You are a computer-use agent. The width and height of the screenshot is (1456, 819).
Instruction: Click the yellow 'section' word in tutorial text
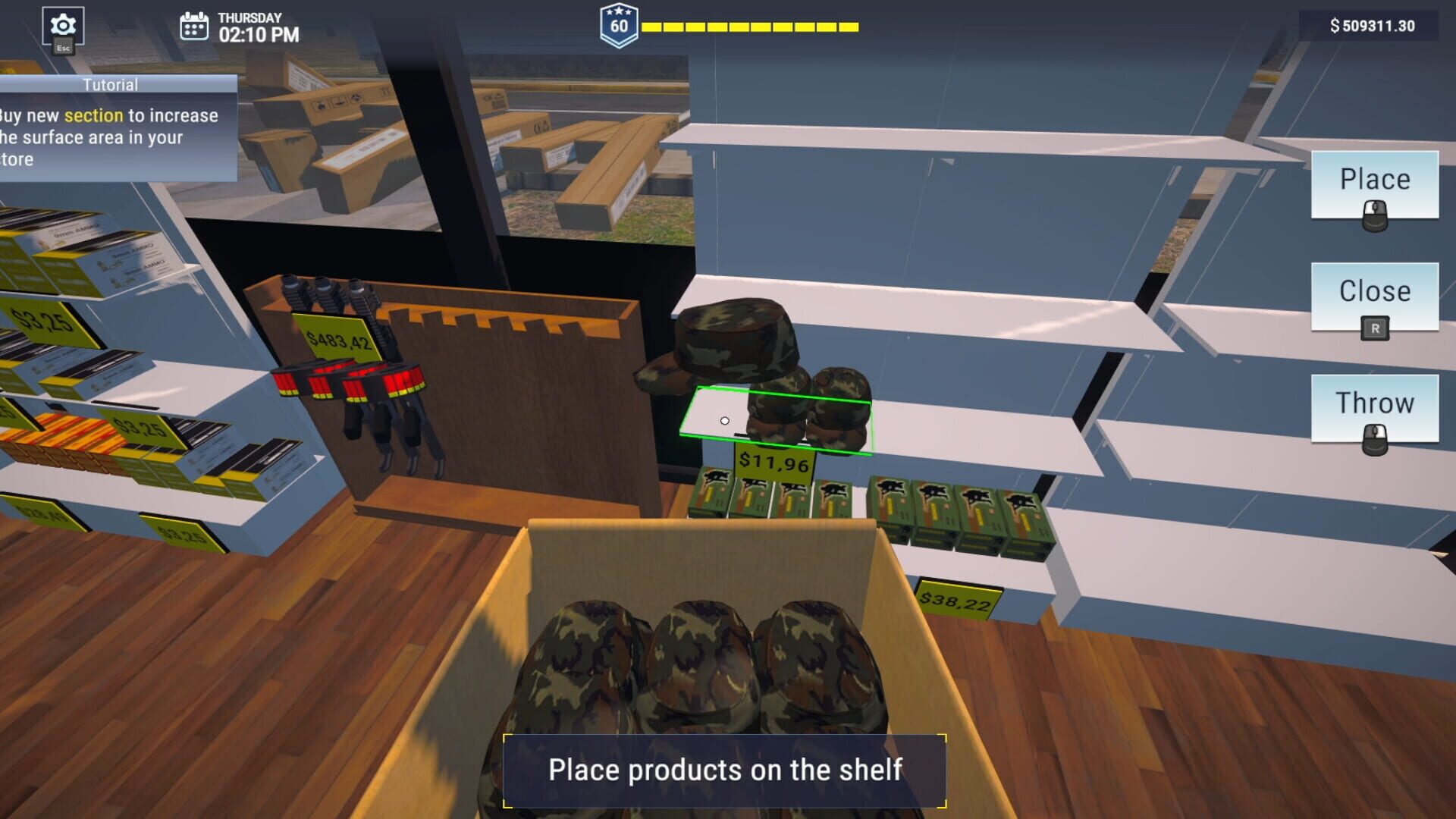(x=93, y=115)
